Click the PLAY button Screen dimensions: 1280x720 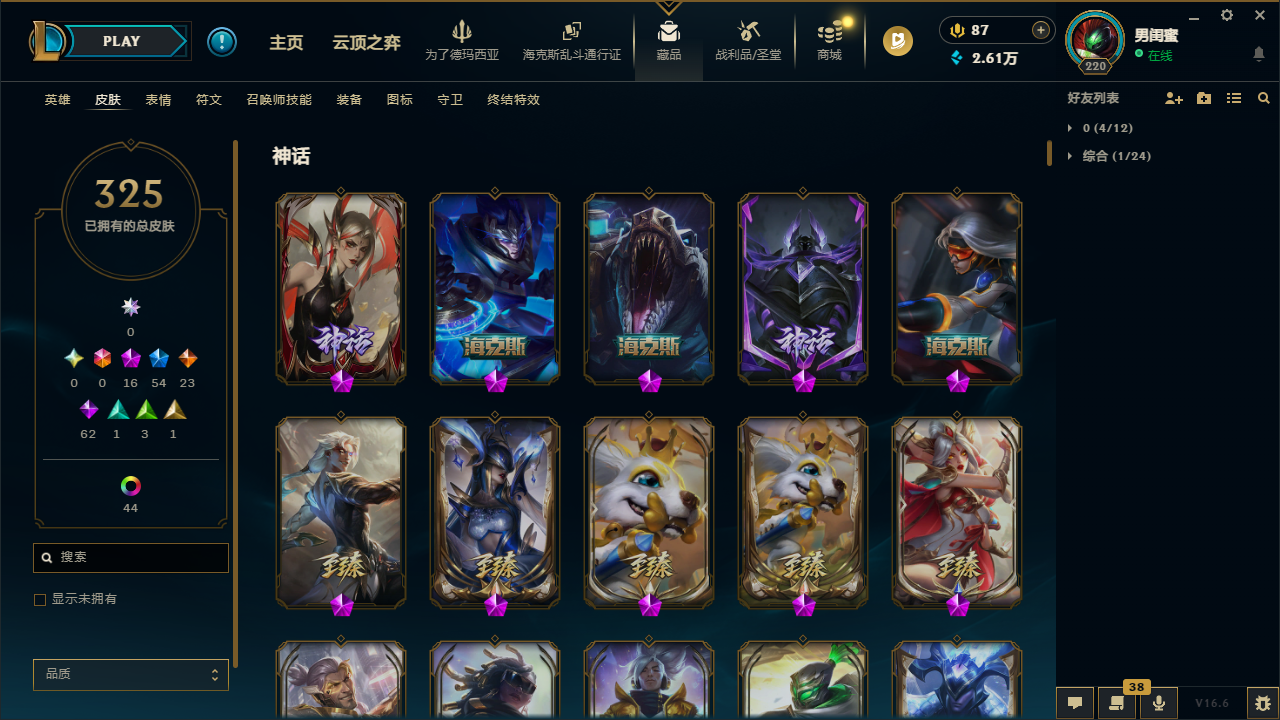pos(121,41)
